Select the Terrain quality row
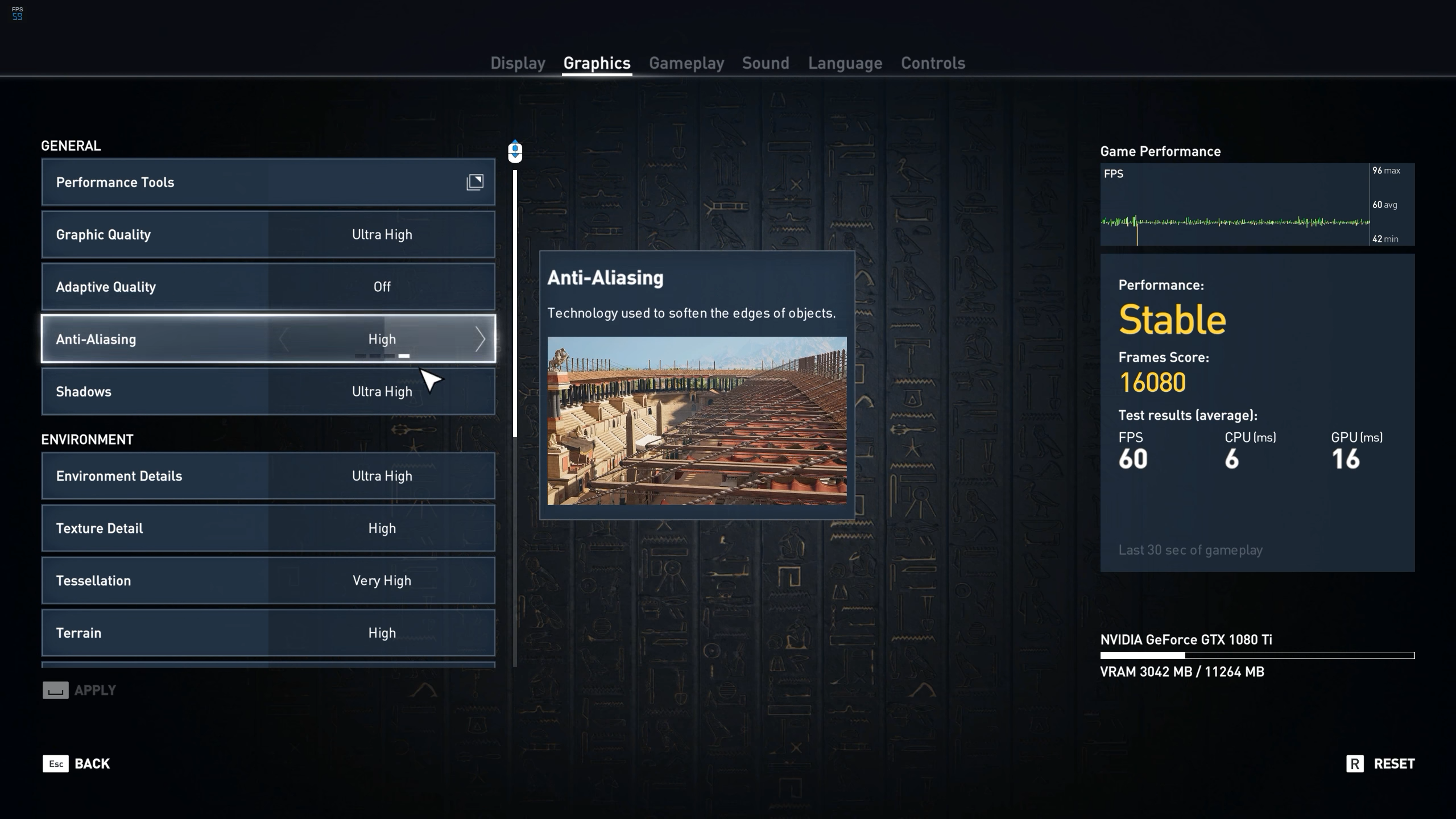Viewport: 1456px width, 819px height. (268, 633)
